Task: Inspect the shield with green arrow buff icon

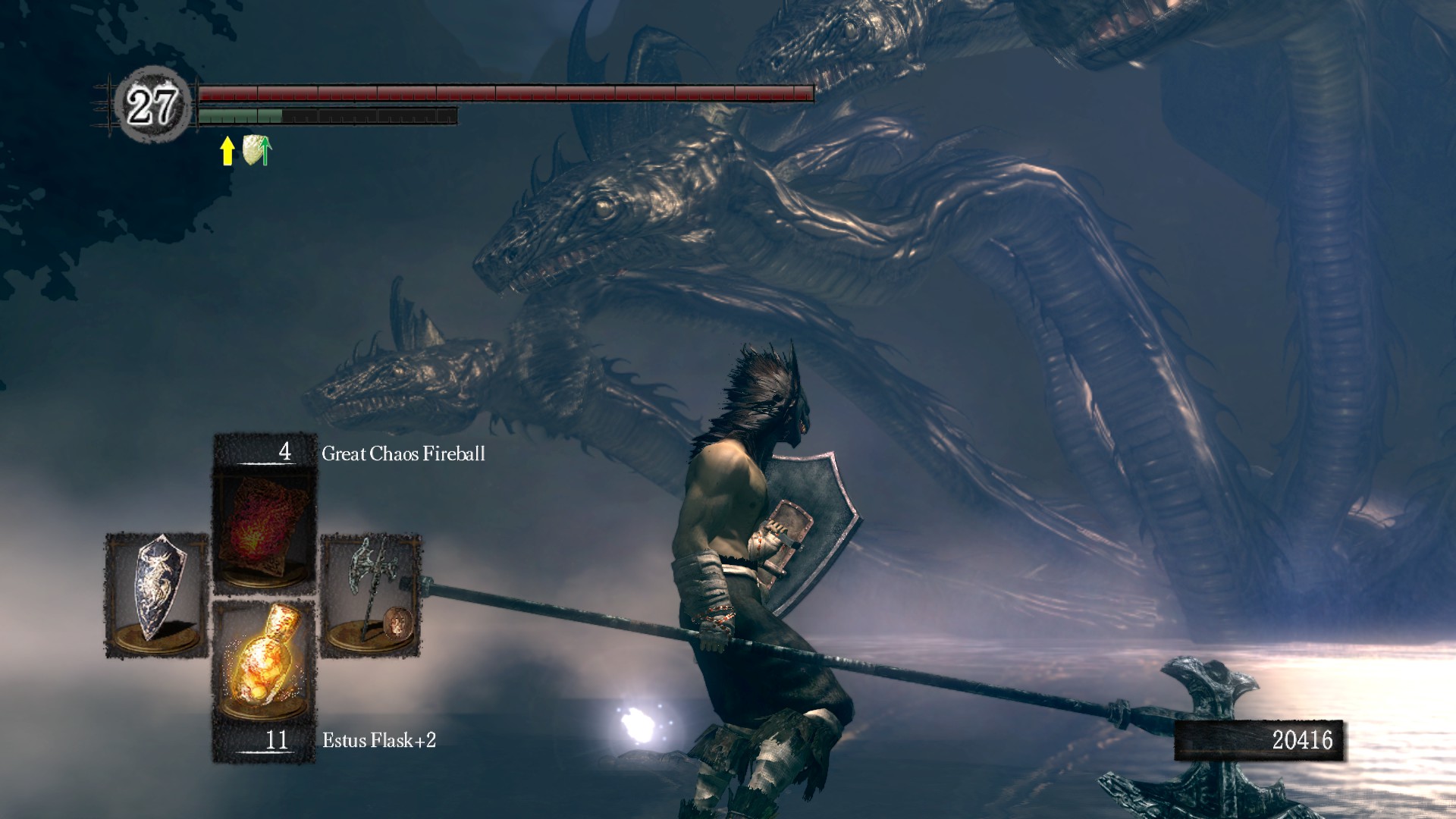Action: coord(257,150)
